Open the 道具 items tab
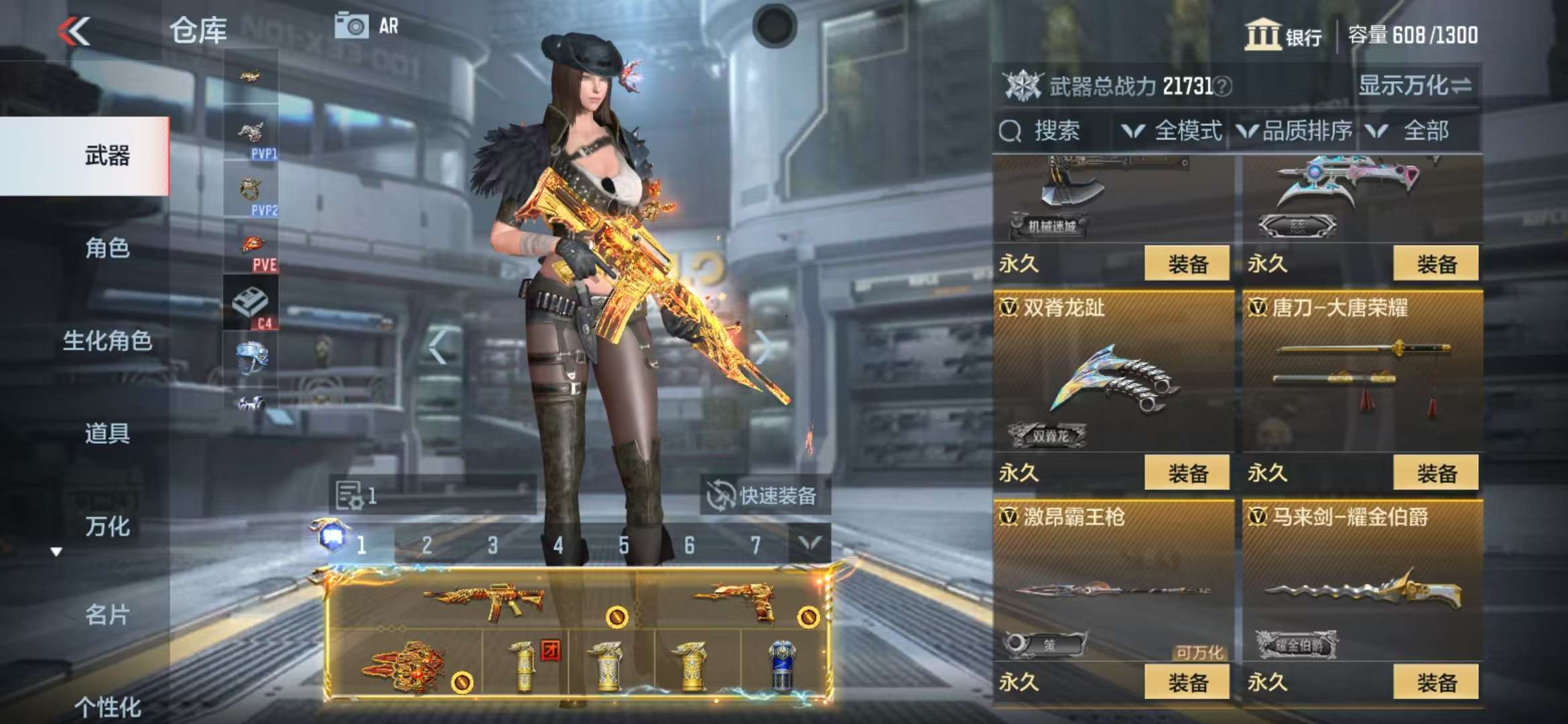This screenshot has height=724, width=1568. tap(107, 433)
